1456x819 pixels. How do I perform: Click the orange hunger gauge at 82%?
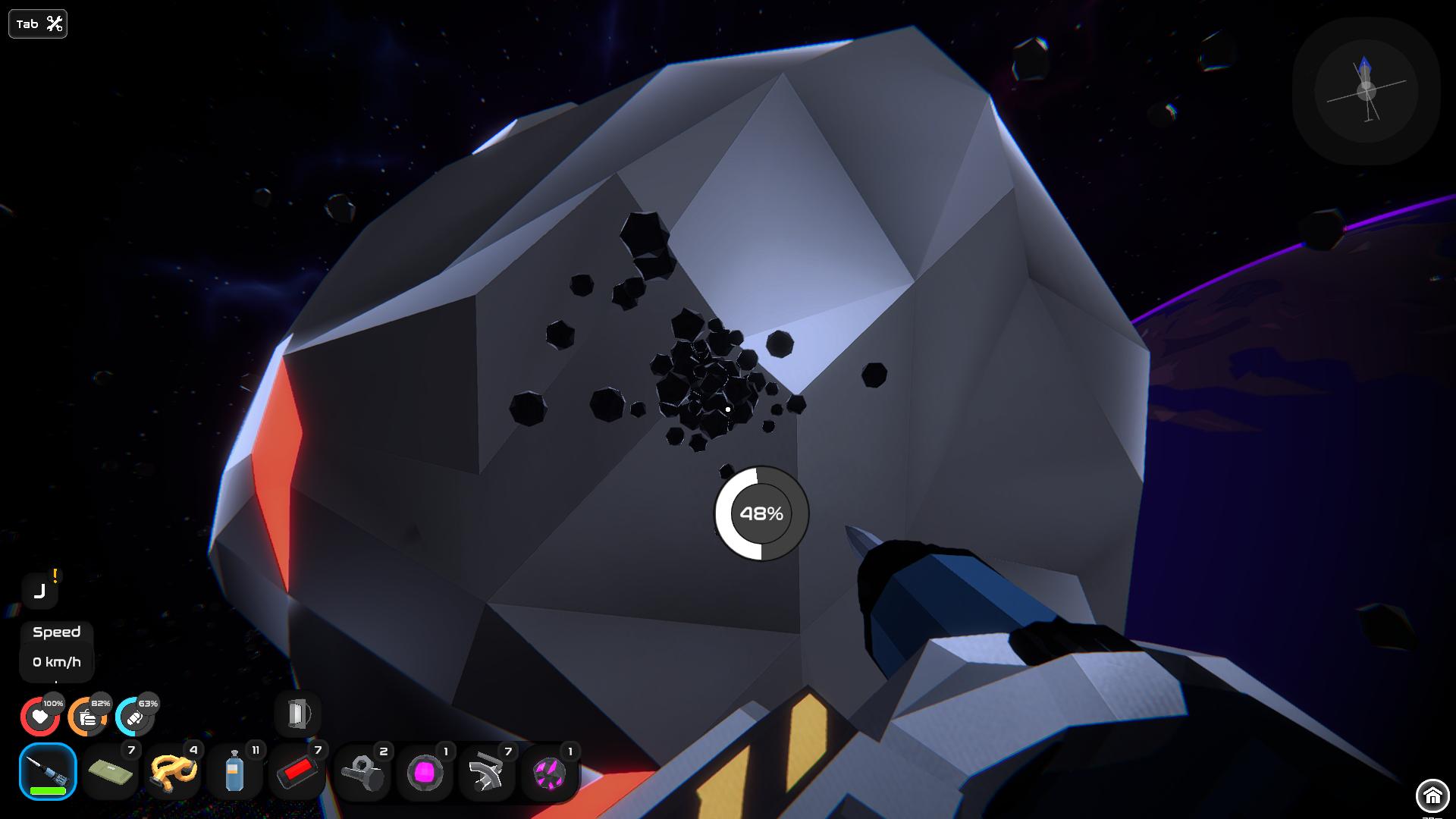(89, 716)
